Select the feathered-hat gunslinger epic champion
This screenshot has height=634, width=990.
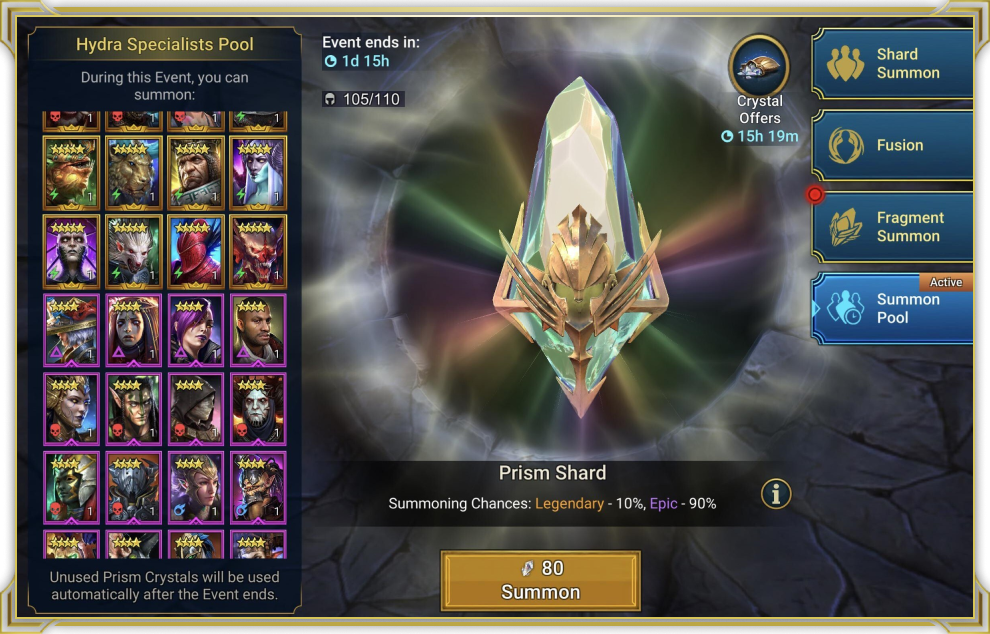click(71, 330)
